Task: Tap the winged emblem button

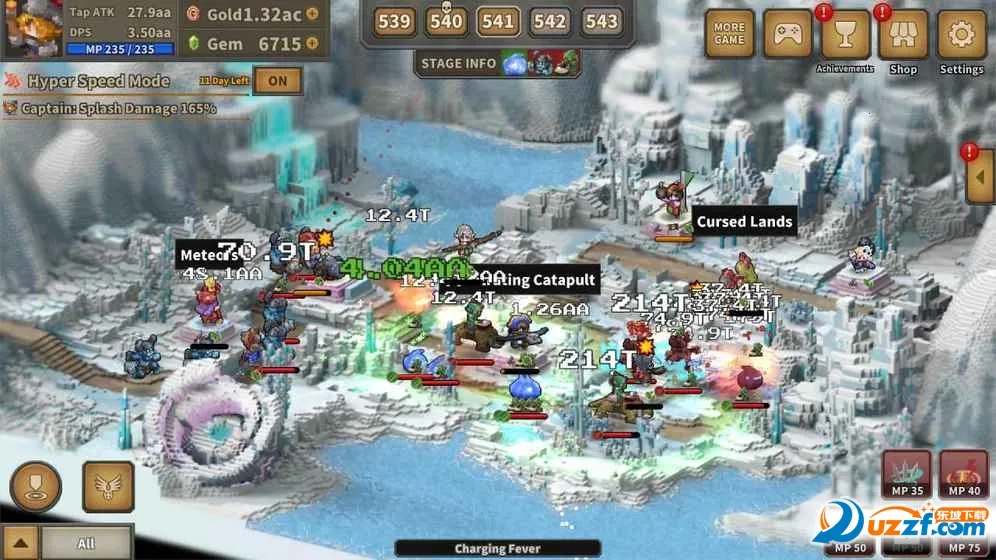Action: point(108,486)
